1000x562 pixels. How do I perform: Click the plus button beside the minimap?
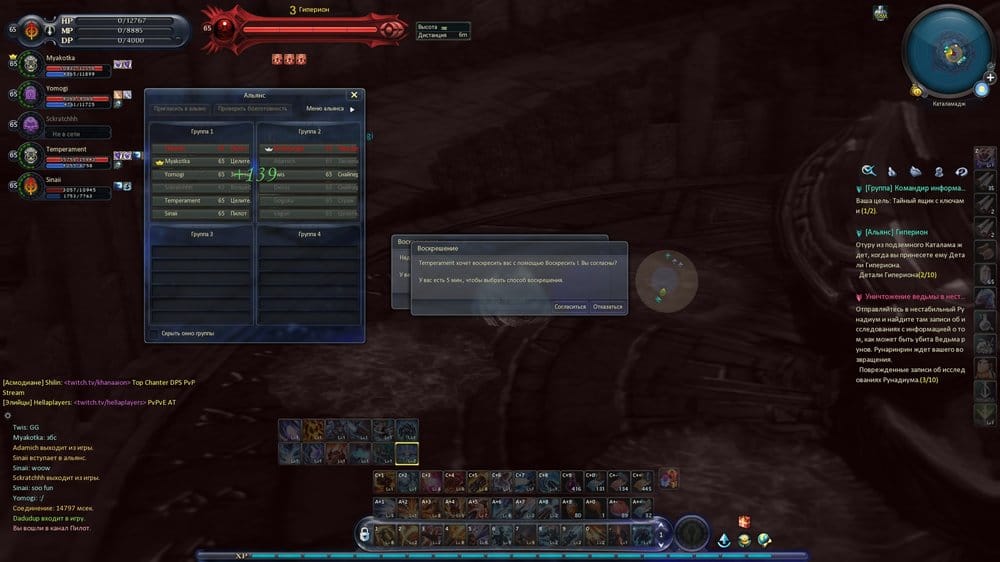[x=990, y=78]
